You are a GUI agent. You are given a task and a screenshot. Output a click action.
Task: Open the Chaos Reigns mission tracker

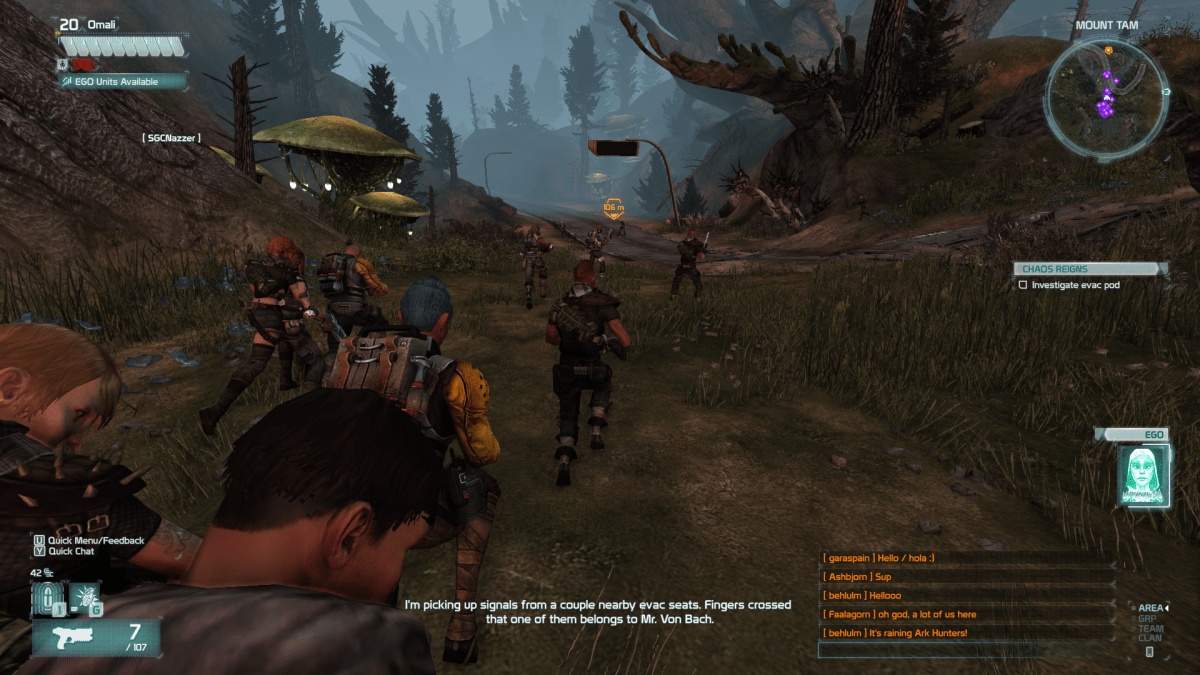pyautogui.click(x=1089, y=269)
